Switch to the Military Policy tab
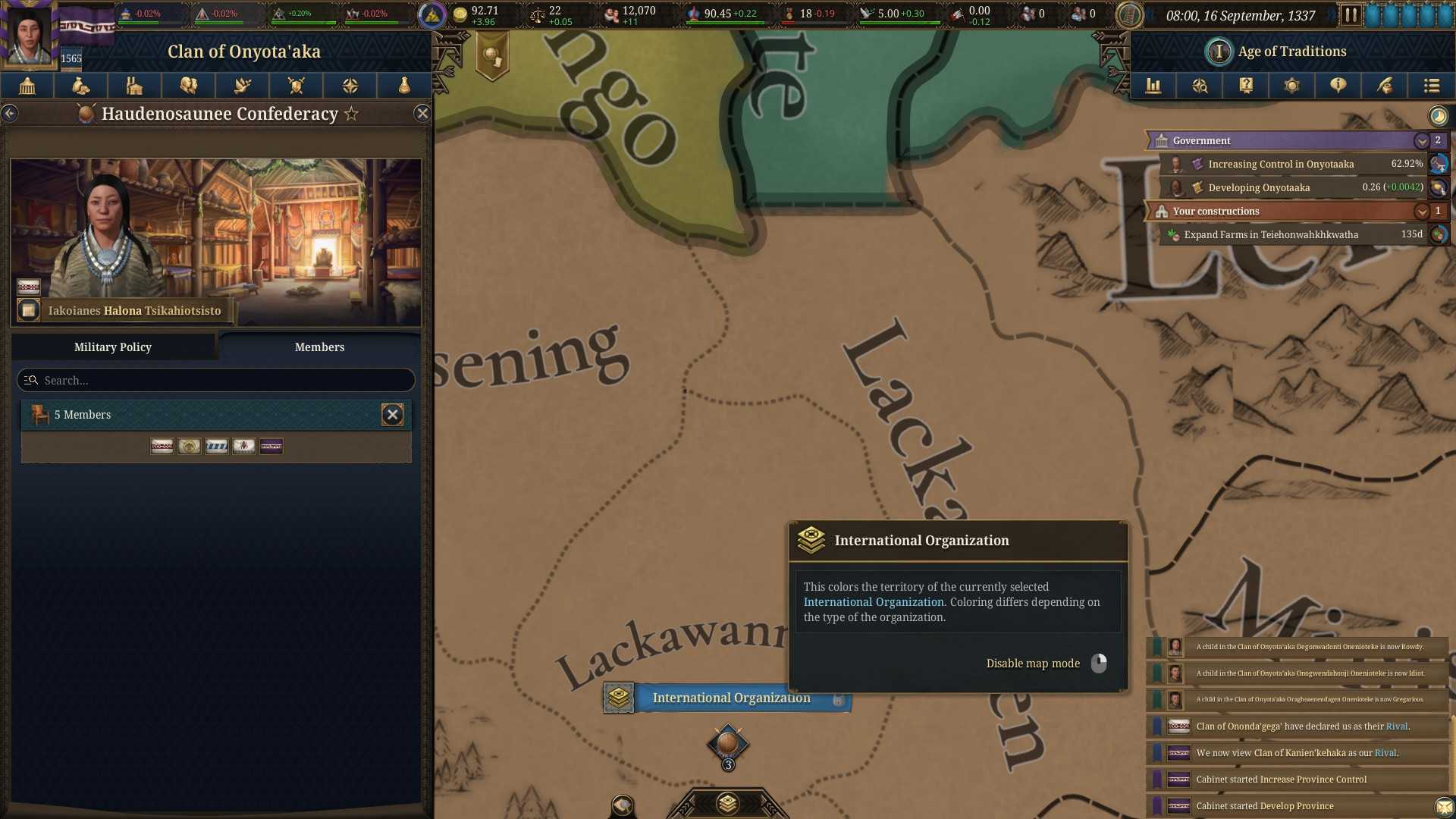Viewport: 1456px width, 819px height. 112,347
